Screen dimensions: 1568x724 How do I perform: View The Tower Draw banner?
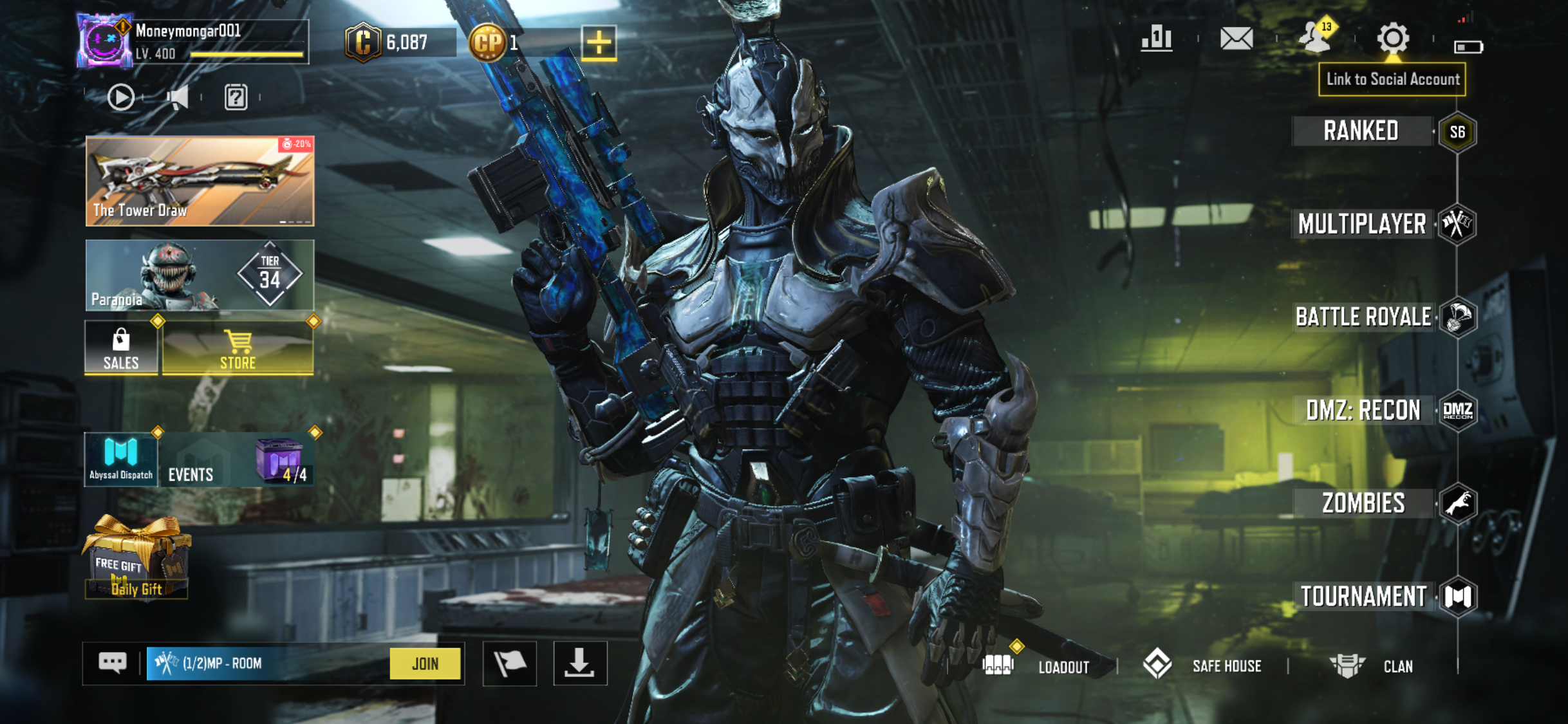click(200, 181)
